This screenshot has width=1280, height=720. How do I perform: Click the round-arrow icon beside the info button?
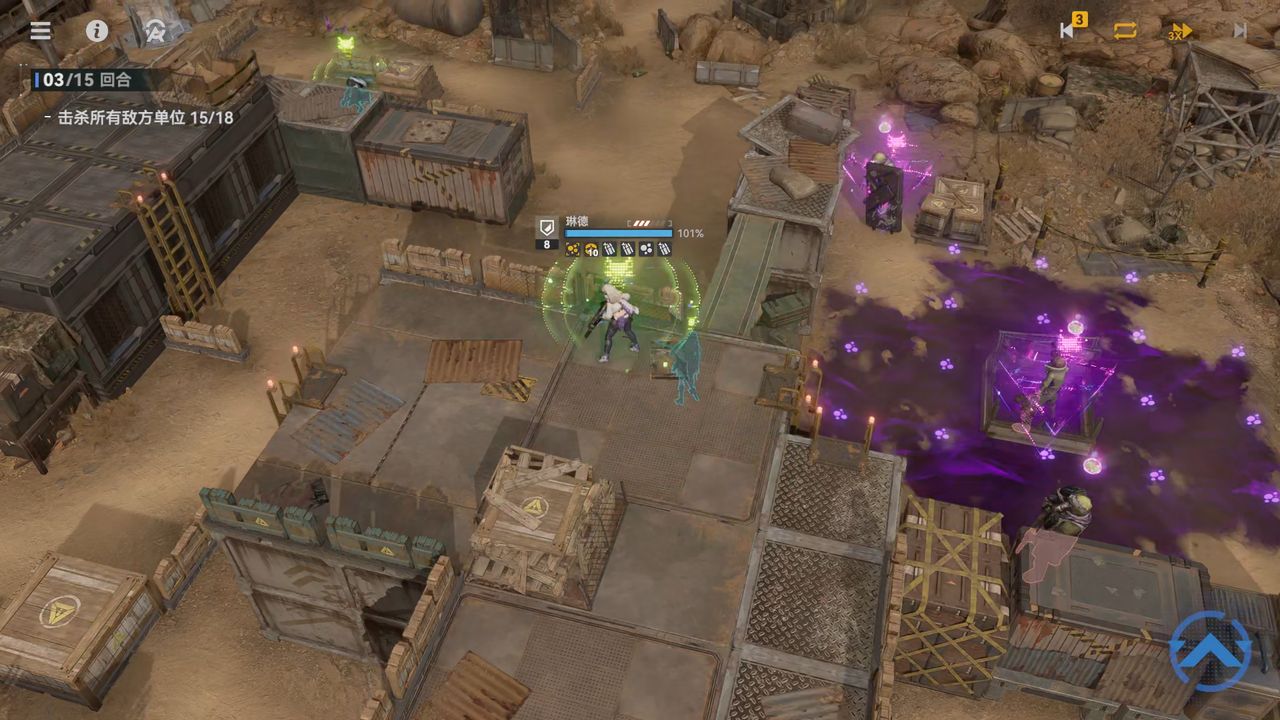(155, 31)
